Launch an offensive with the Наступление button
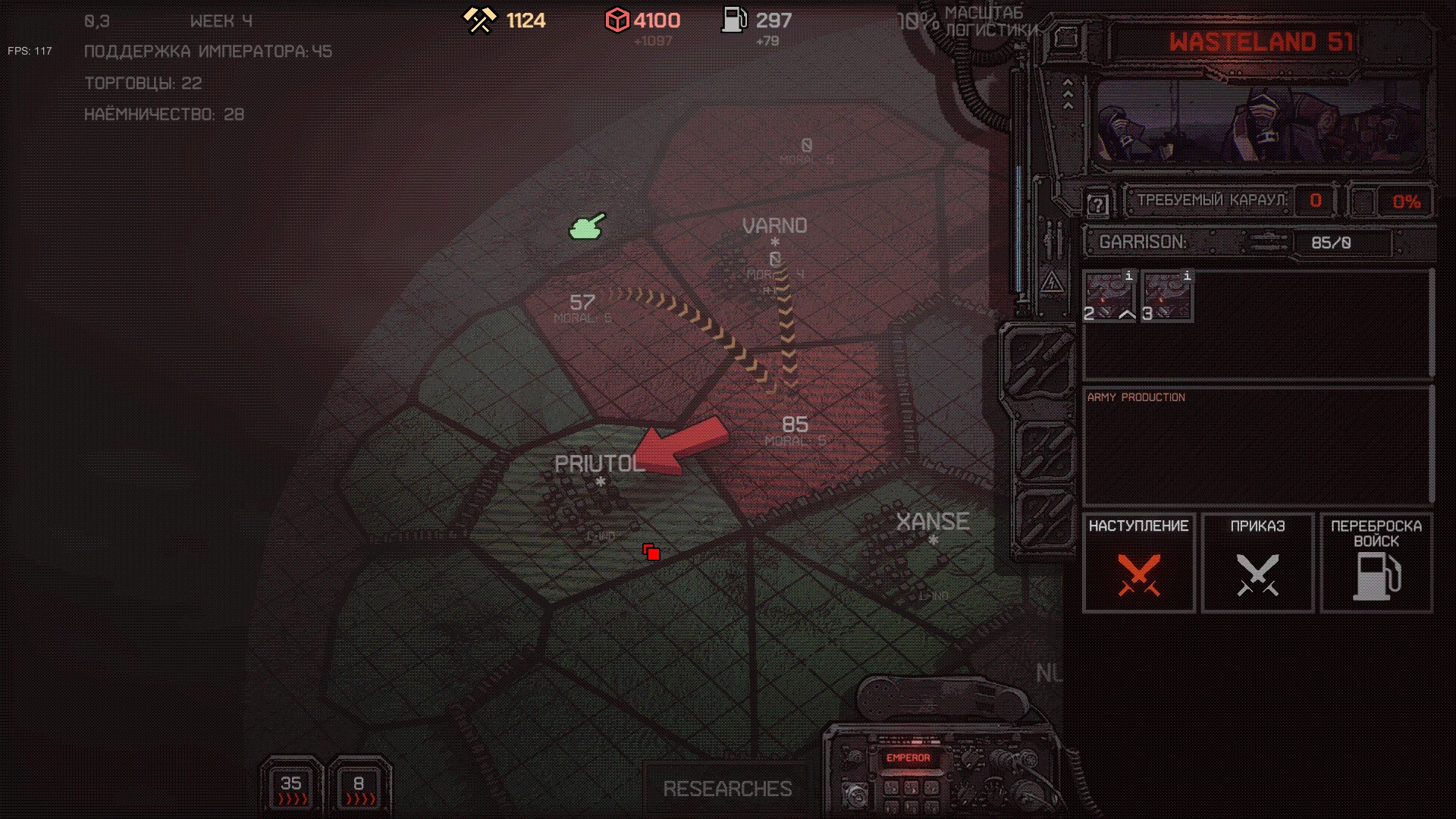 pos(1138,562)
